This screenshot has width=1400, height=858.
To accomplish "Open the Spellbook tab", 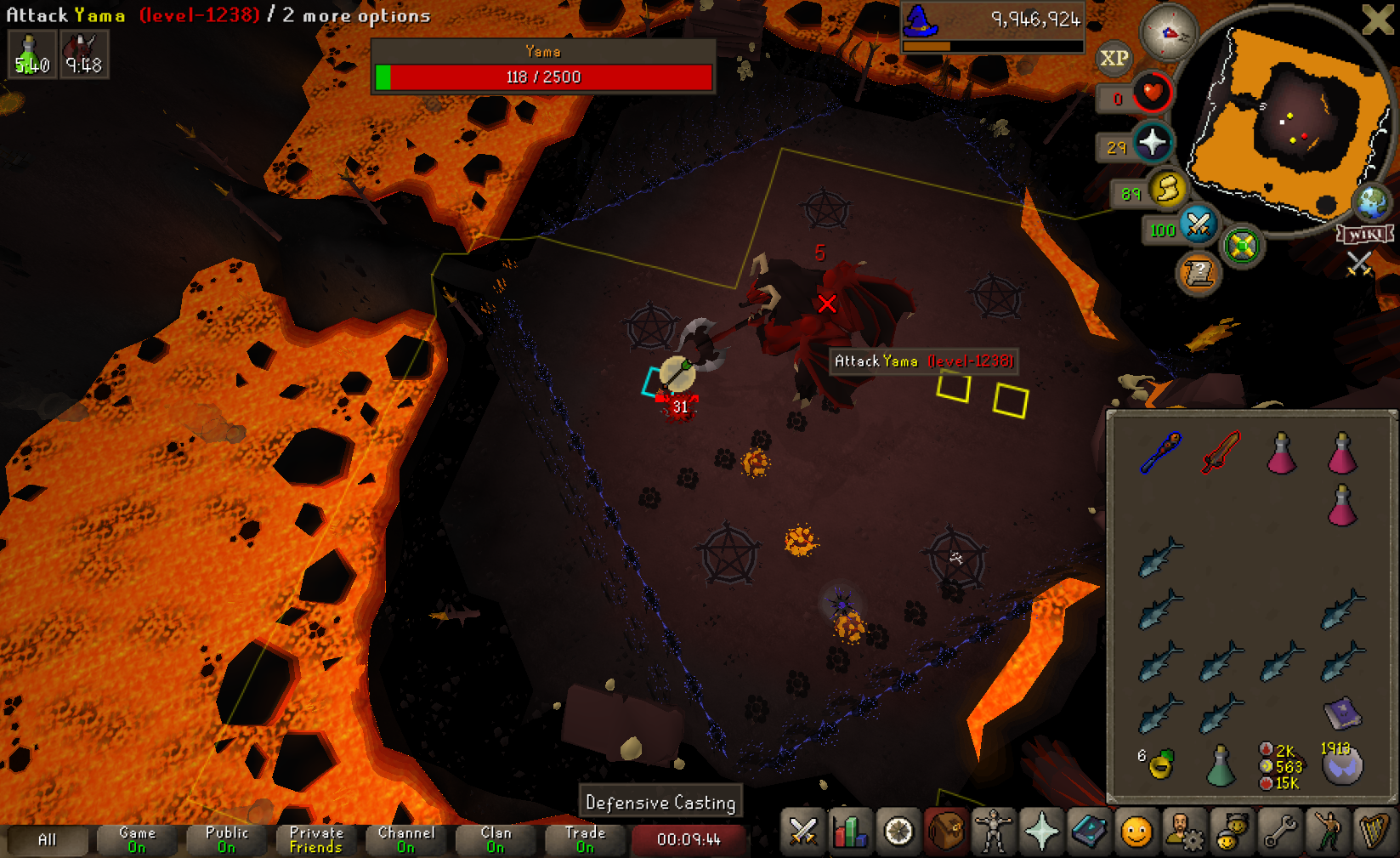I will [1089, 832].
